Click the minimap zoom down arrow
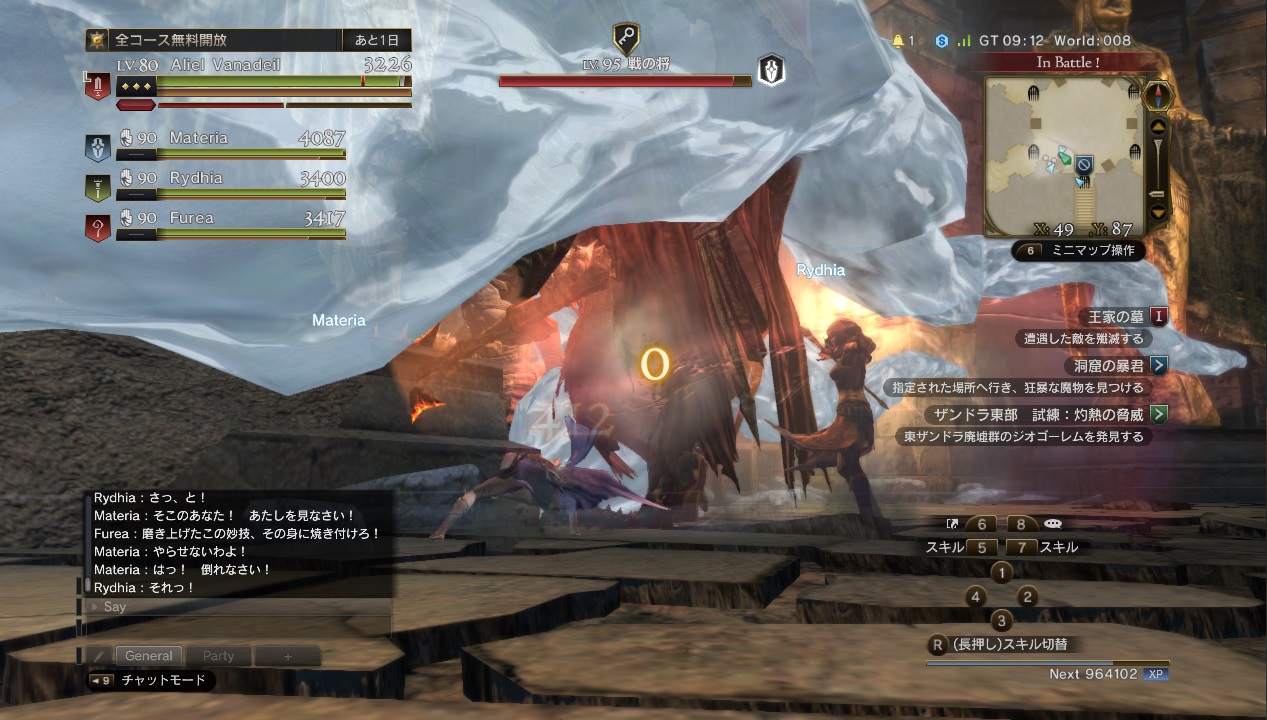 [1158, 212]
